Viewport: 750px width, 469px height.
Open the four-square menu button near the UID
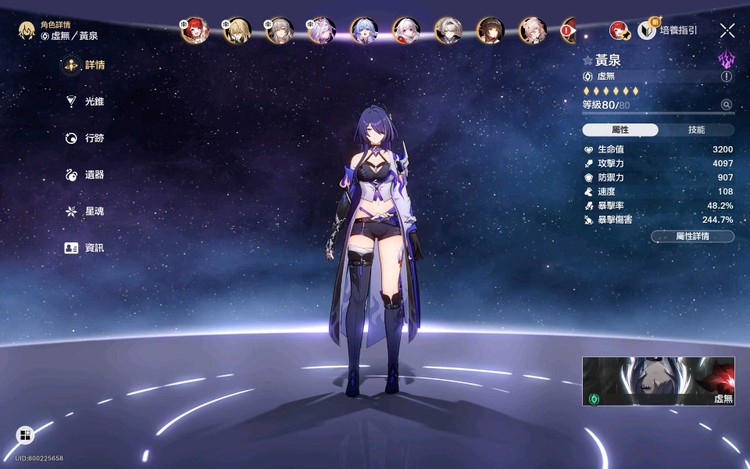24,435
